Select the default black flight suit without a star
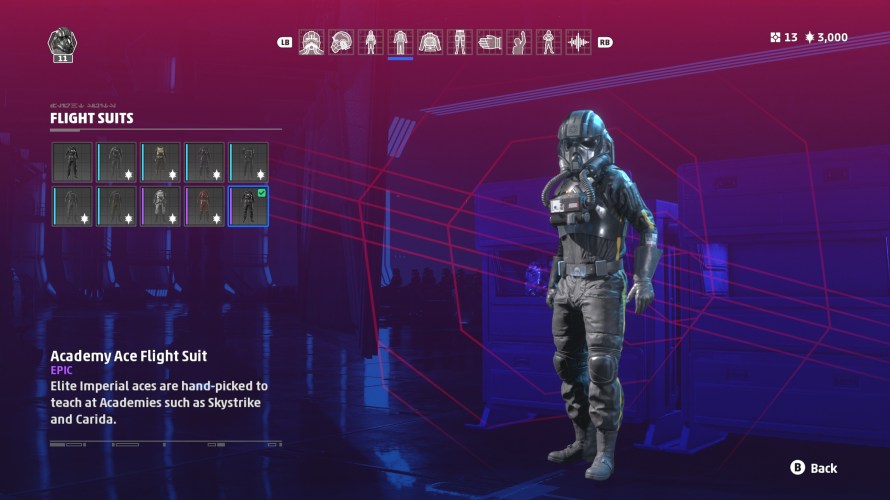This screenshot has height=500, width=890. pos(72,162)
